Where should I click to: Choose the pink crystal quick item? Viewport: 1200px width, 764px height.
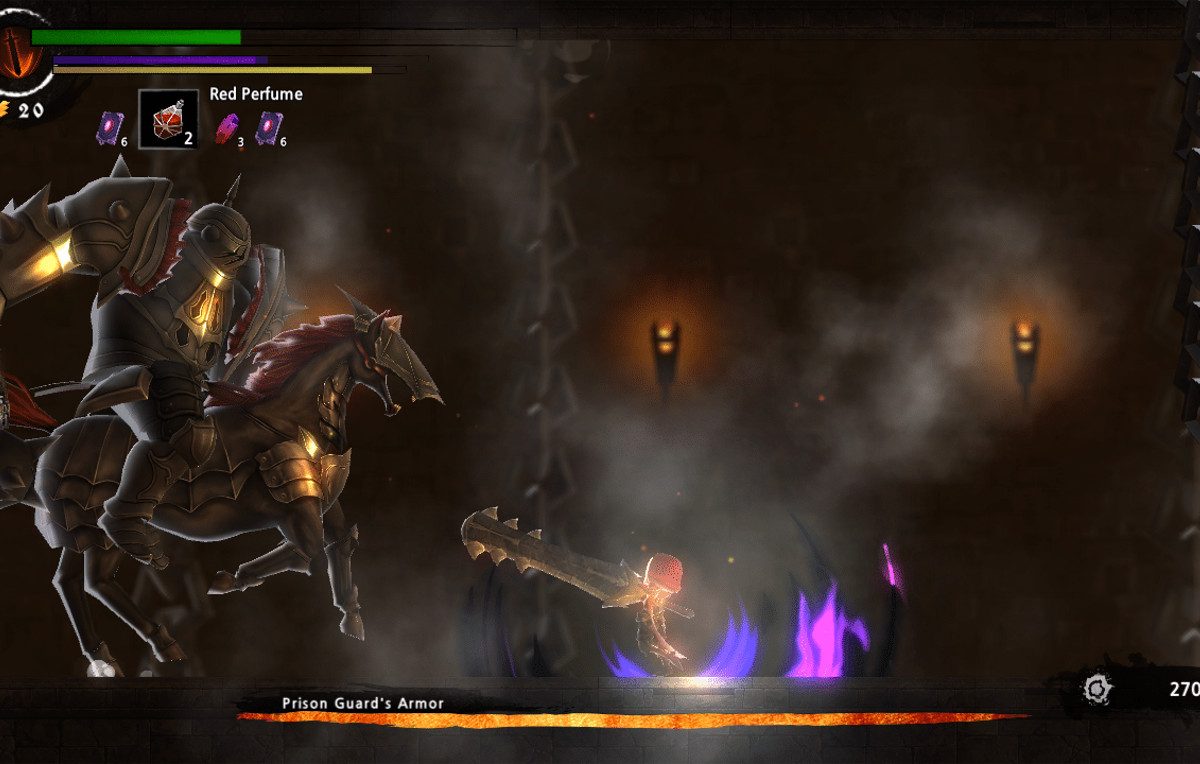tap(227, 128)
